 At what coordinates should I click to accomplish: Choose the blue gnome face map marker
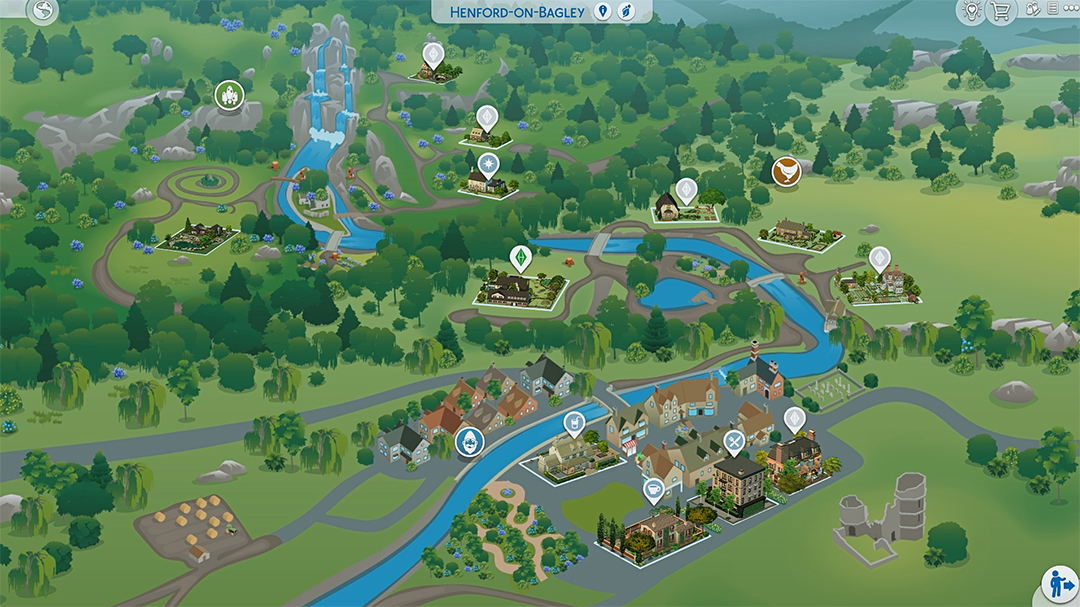coord(469,442)
